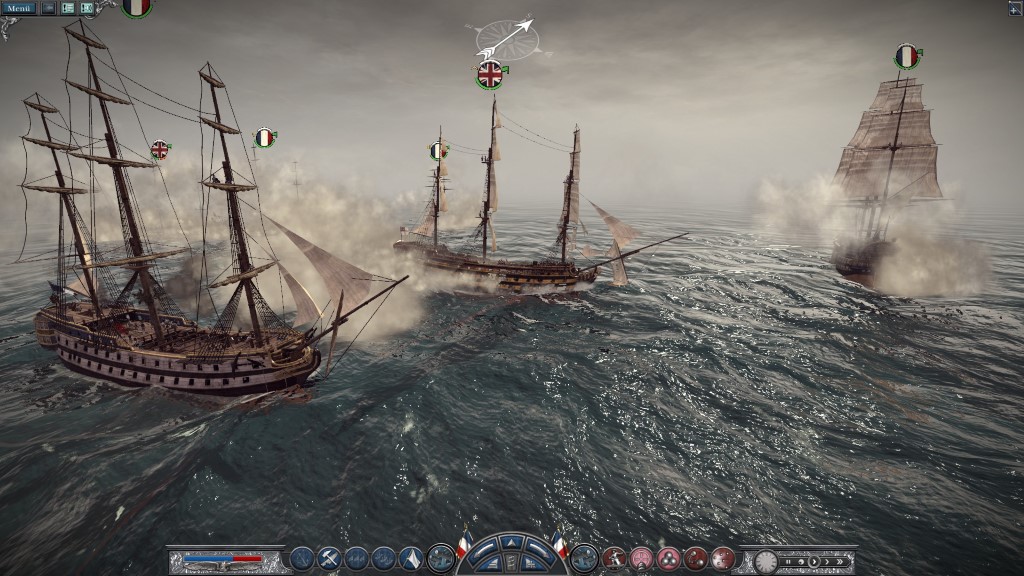Open the Menu button
Screen dimensions: 1024x576
click(19, 8)
